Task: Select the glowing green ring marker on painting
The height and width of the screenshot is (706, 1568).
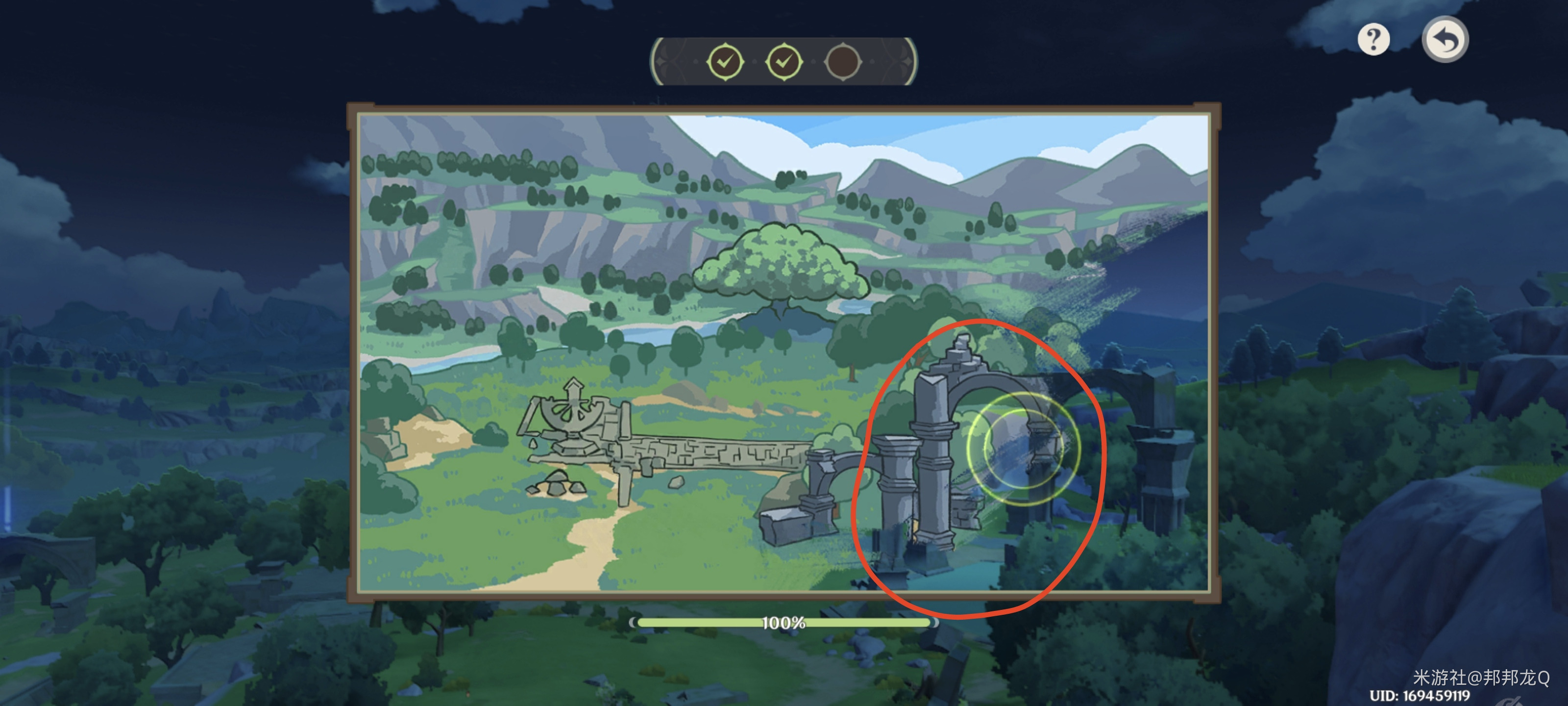Action: pyautogui.click(x=1023, y=448)
